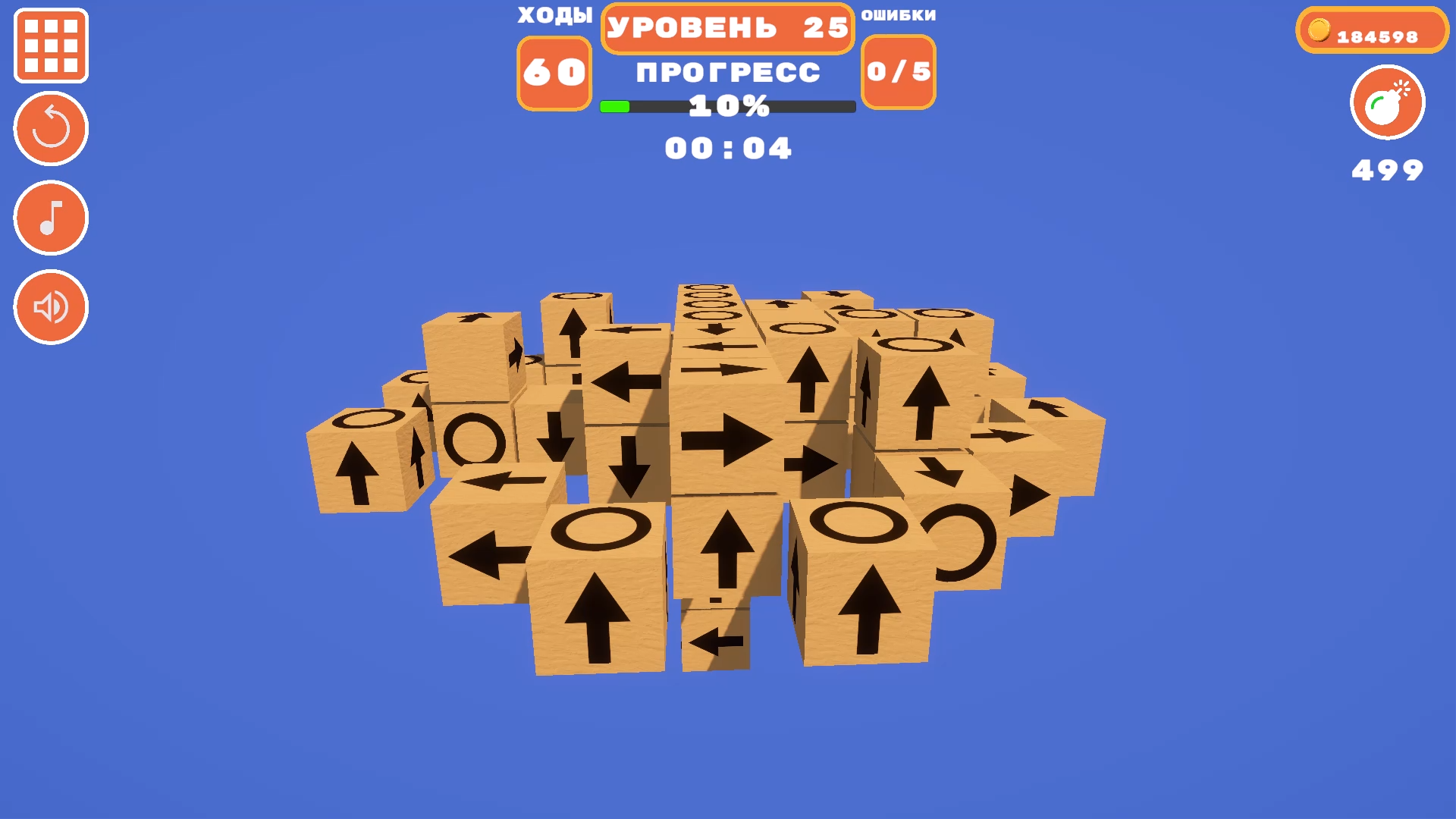Mute the sound effects
The image size is (1456, 819).
click(x=49, y=308)
